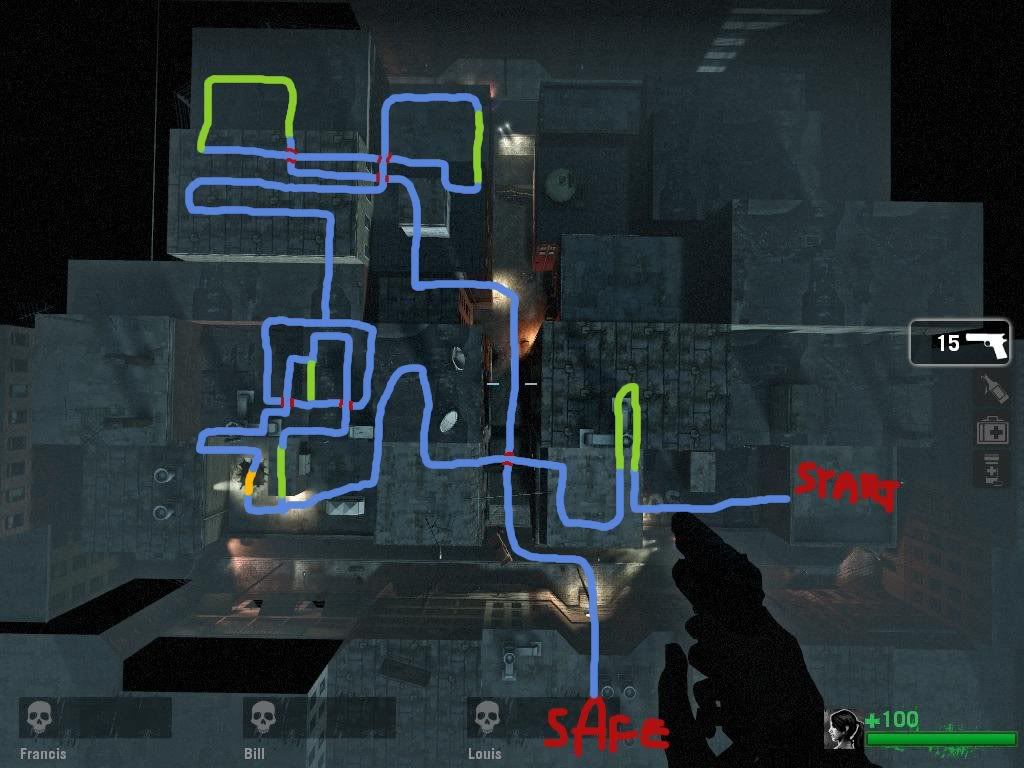Select the pain pills slot
The image size is (1024, 768).
point(991,469)
